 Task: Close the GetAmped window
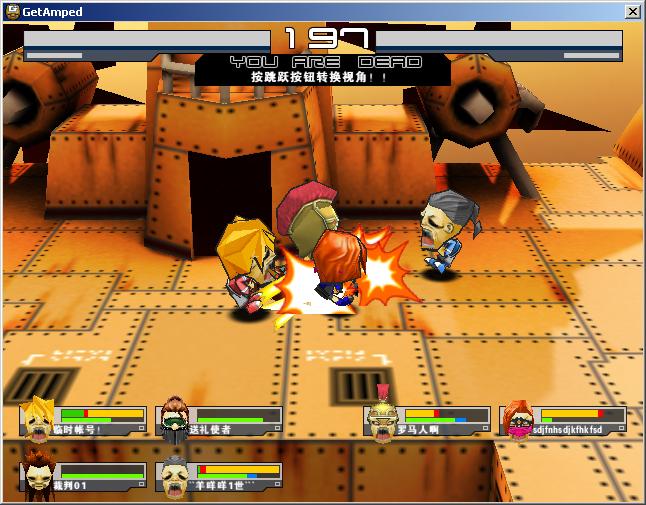tap(632, 11)
